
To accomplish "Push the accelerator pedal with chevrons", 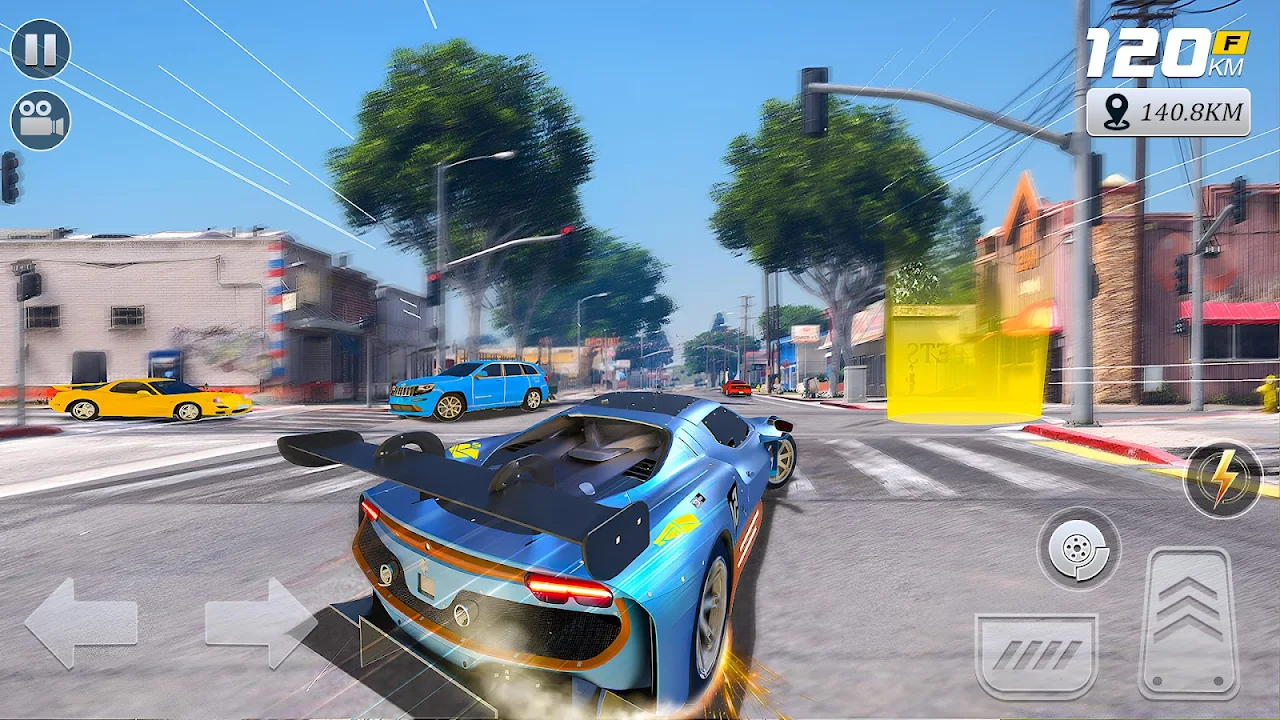I will [1189, 622].
